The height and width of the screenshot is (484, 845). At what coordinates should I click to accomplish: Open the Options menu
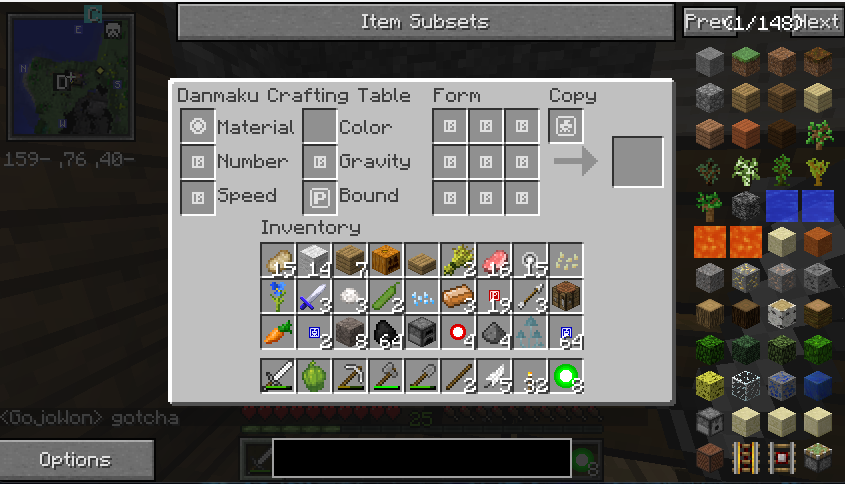click(x=76, y=460)
